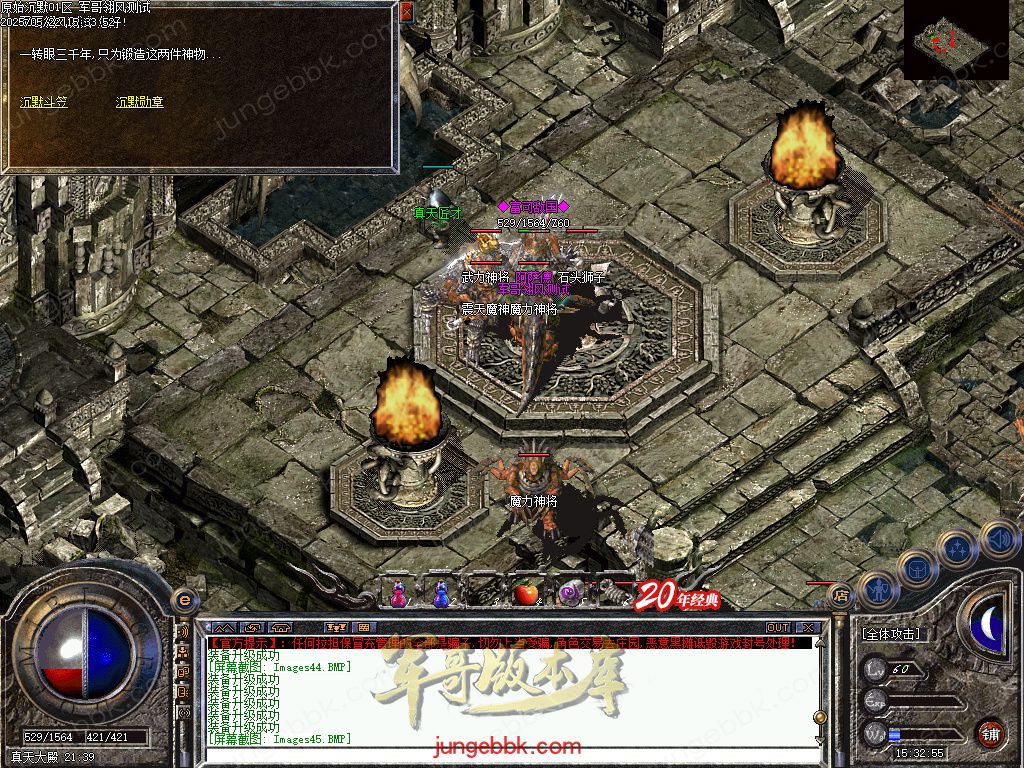Viewport: 1024px width, 768px height.
Task: Close the NPC dialogue window
Action: pos(406,12)
